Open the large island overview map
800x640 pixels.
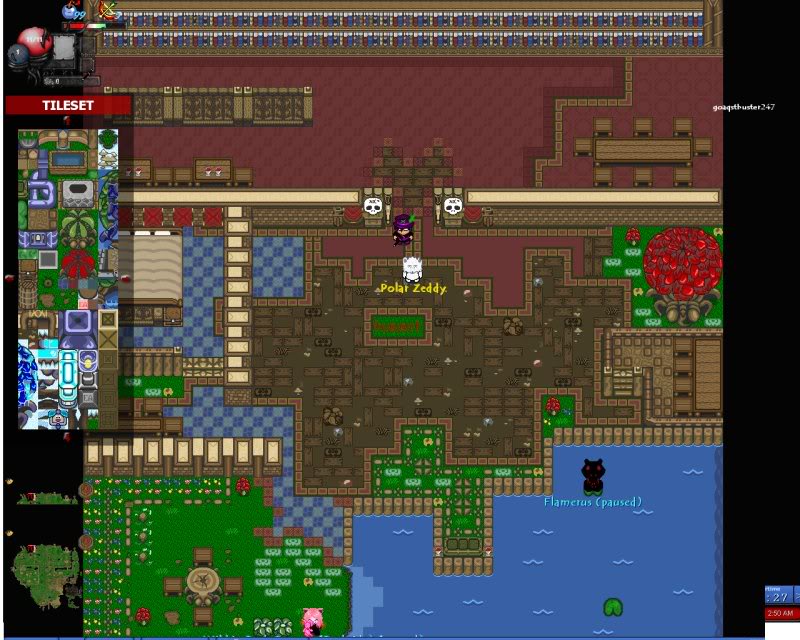[44, 570]
